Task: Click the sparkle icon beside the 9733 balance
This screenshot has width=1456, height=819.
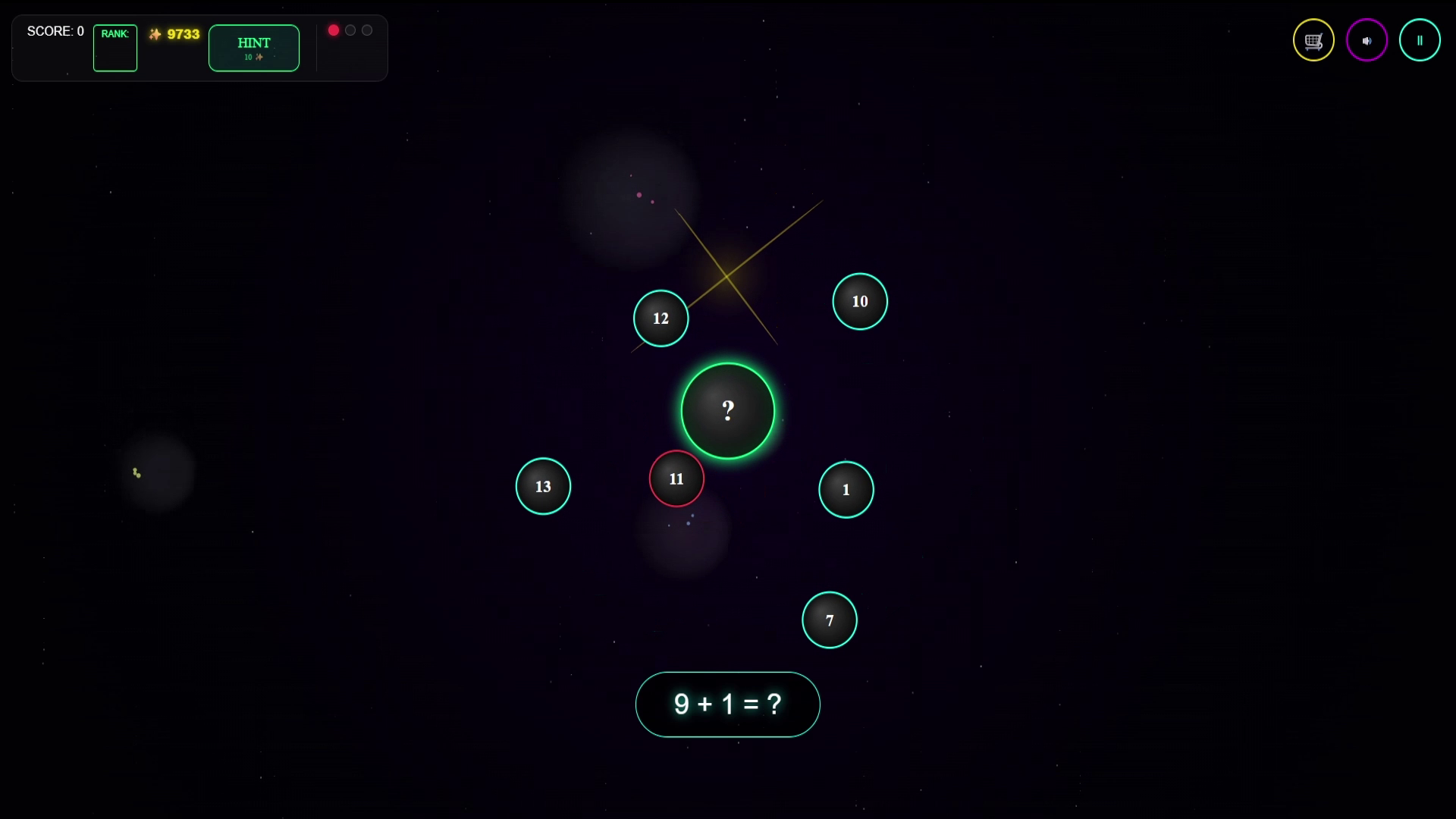Action: pos(155,33)
